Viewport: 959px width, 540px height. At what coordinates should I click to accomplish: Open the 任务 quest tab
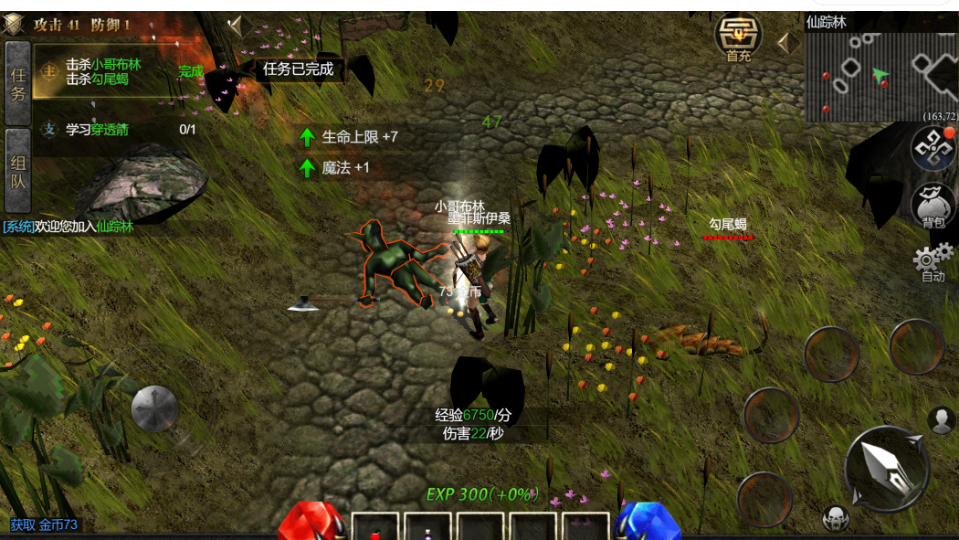[x=17, y=86]
